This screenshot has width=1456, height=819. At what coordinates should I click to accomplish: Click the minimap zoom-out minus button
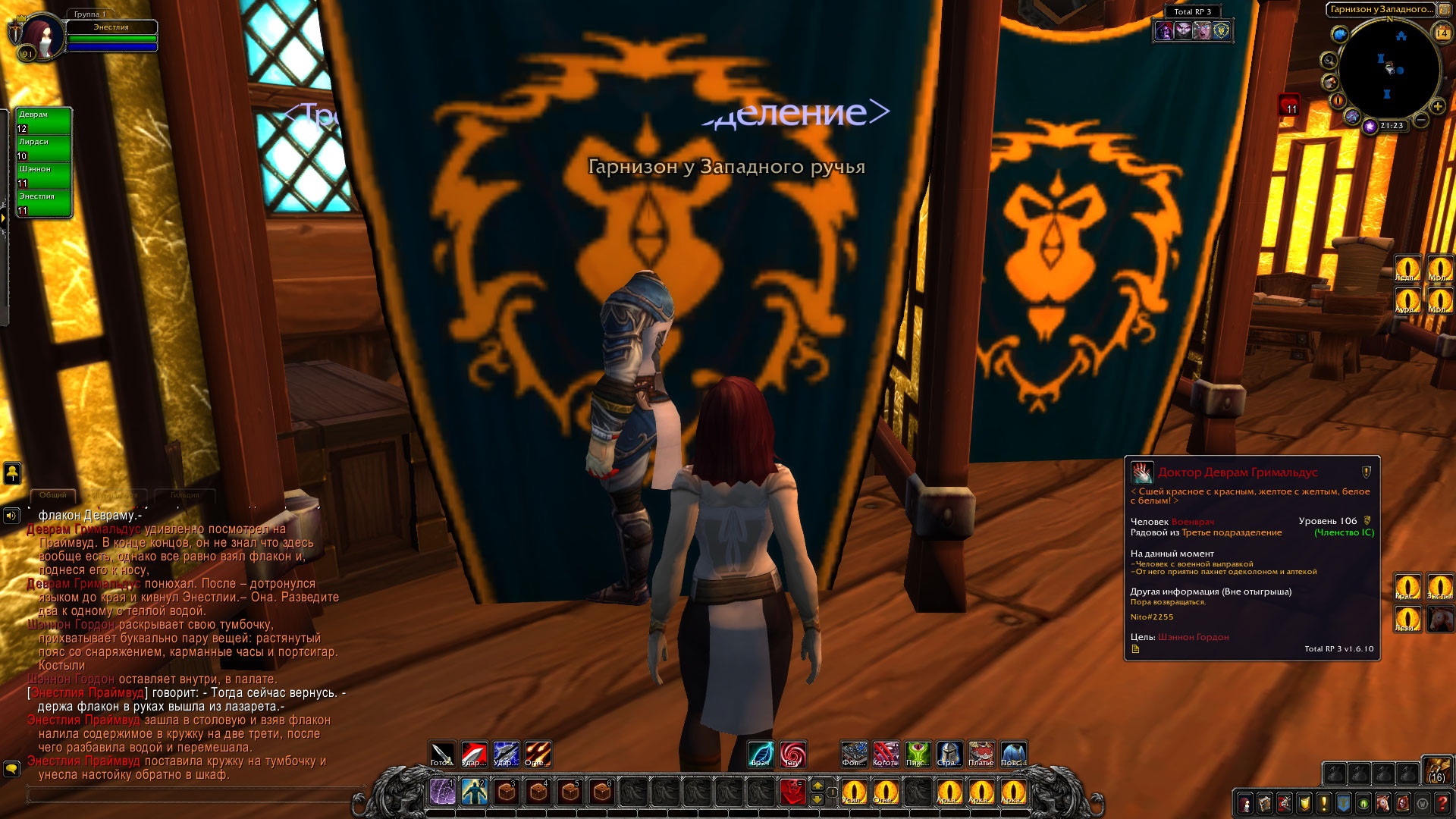click(x=1422, y=120)
